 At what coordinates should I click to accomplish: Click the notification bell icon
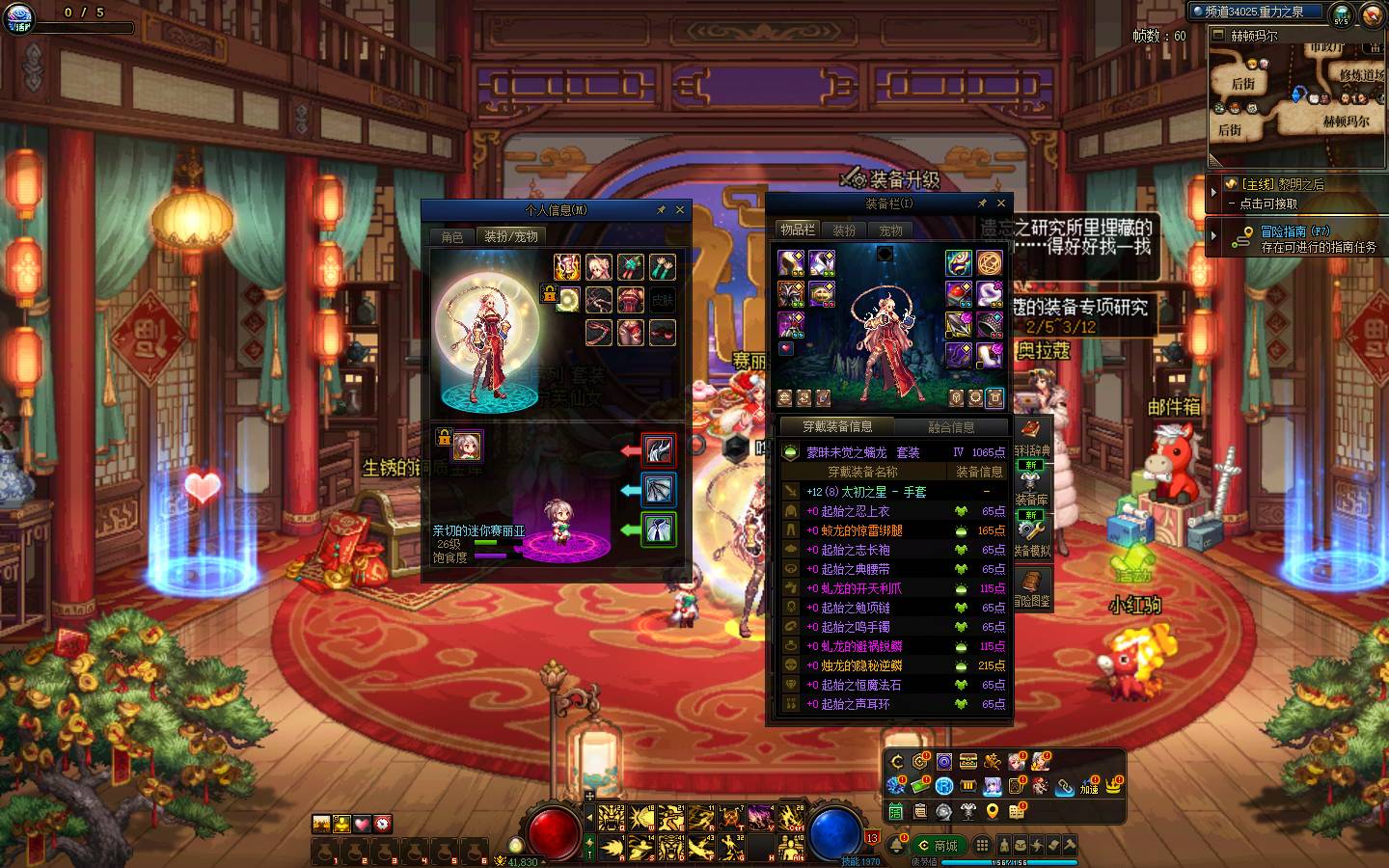point(895,845)
